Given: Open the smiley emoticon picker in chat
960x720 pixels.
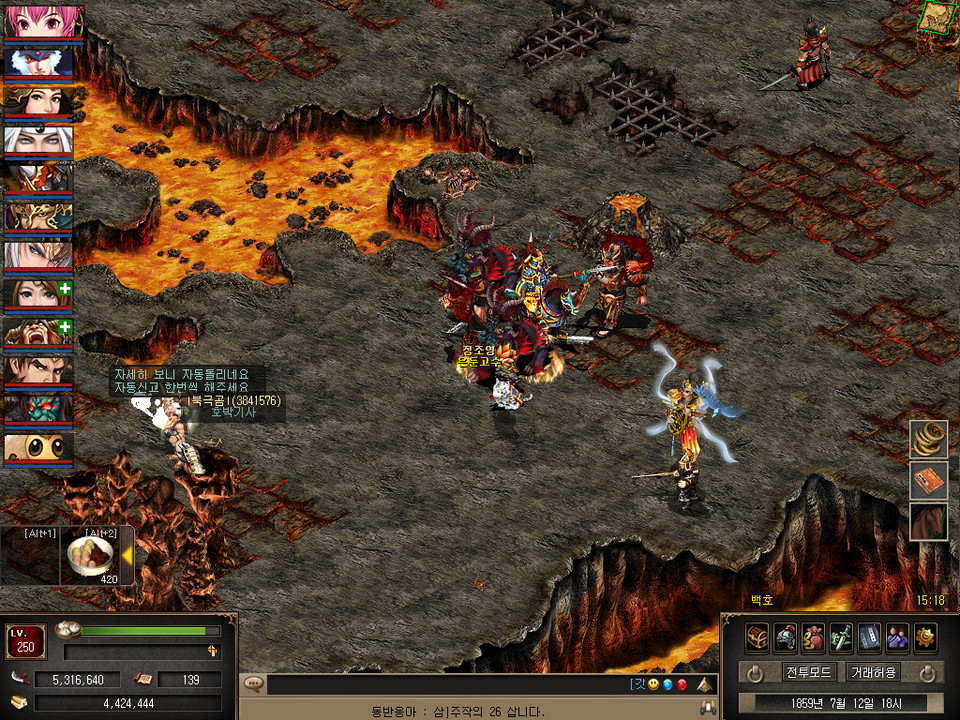Looking at the screenshot, I should click(653, 685).
